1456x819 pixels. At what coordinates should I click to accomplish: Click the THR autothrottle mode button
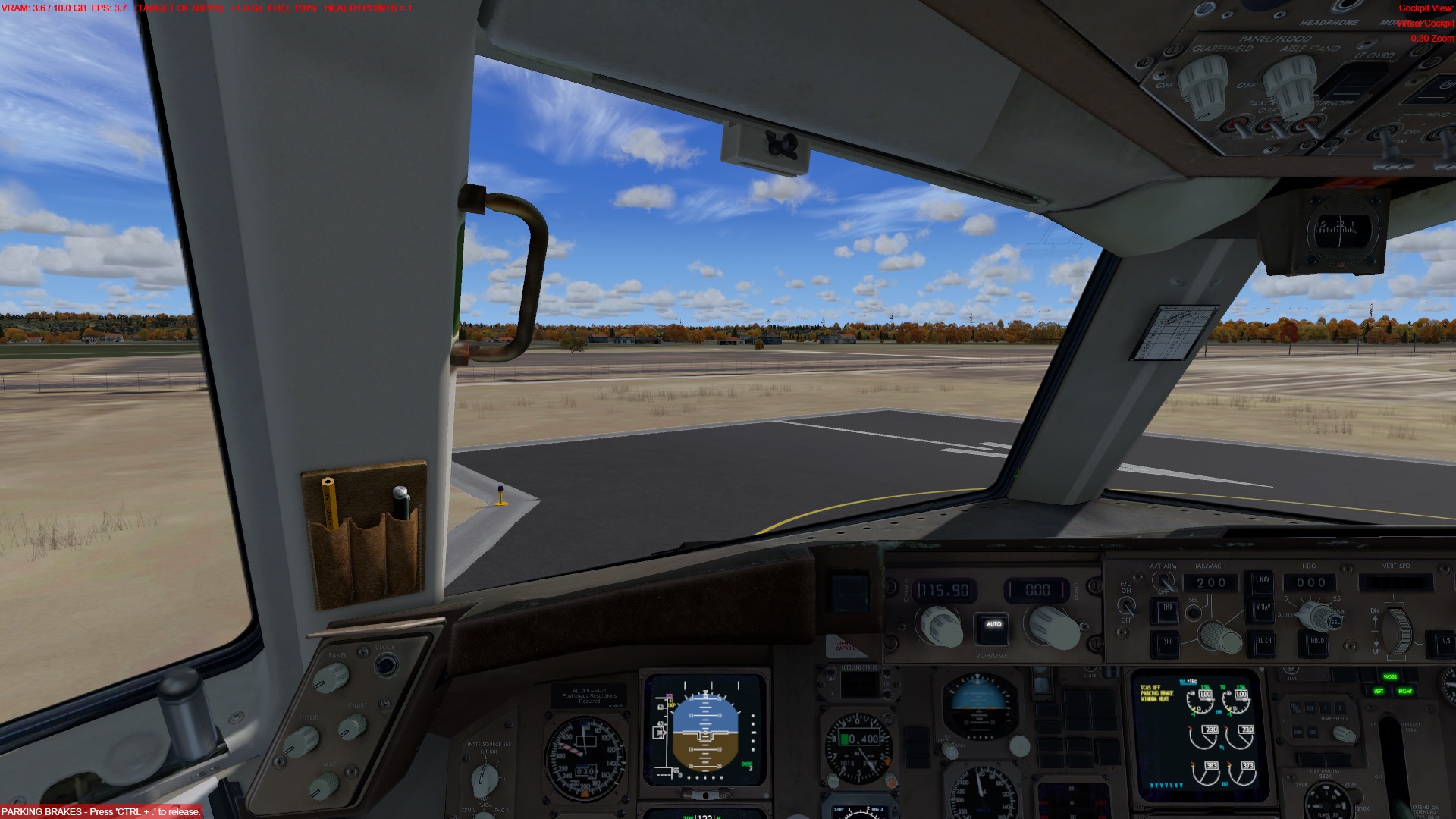pyautogui.click(x=1166, y=610)
